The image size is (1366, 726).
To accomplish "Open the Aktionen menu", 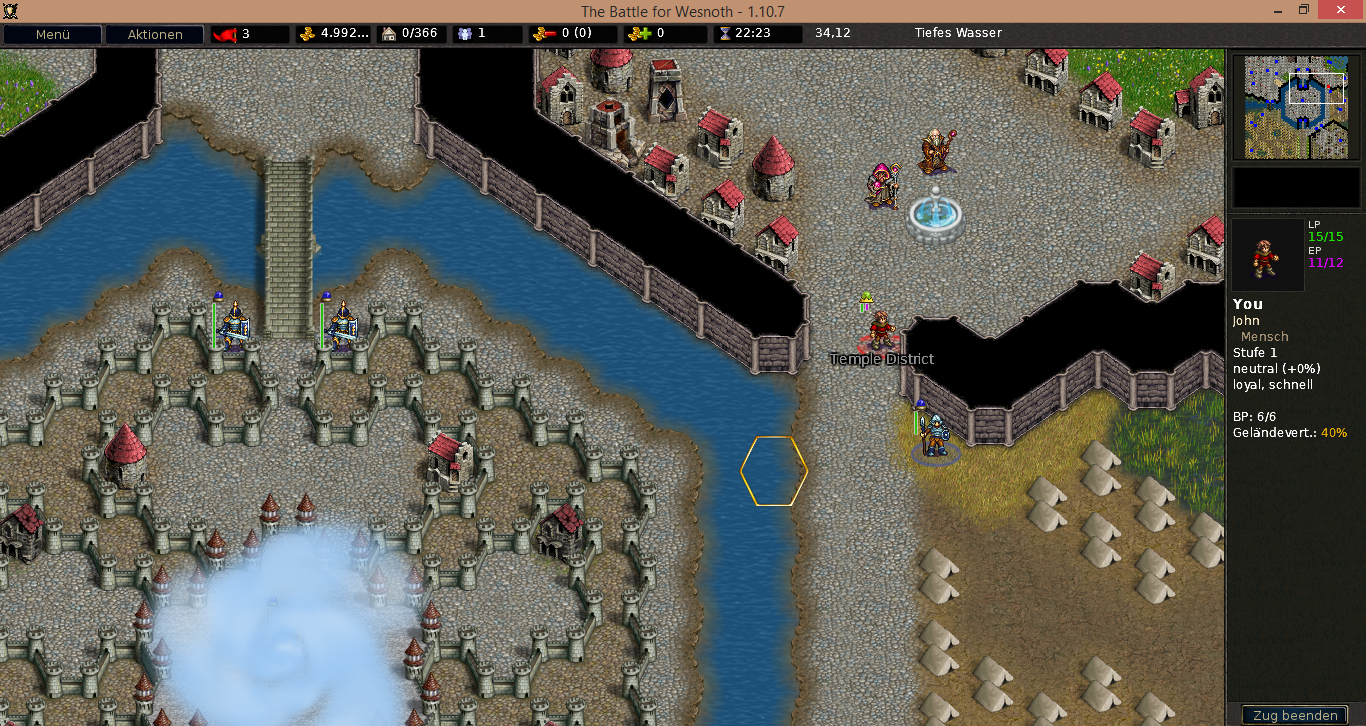I will [154, 34].
